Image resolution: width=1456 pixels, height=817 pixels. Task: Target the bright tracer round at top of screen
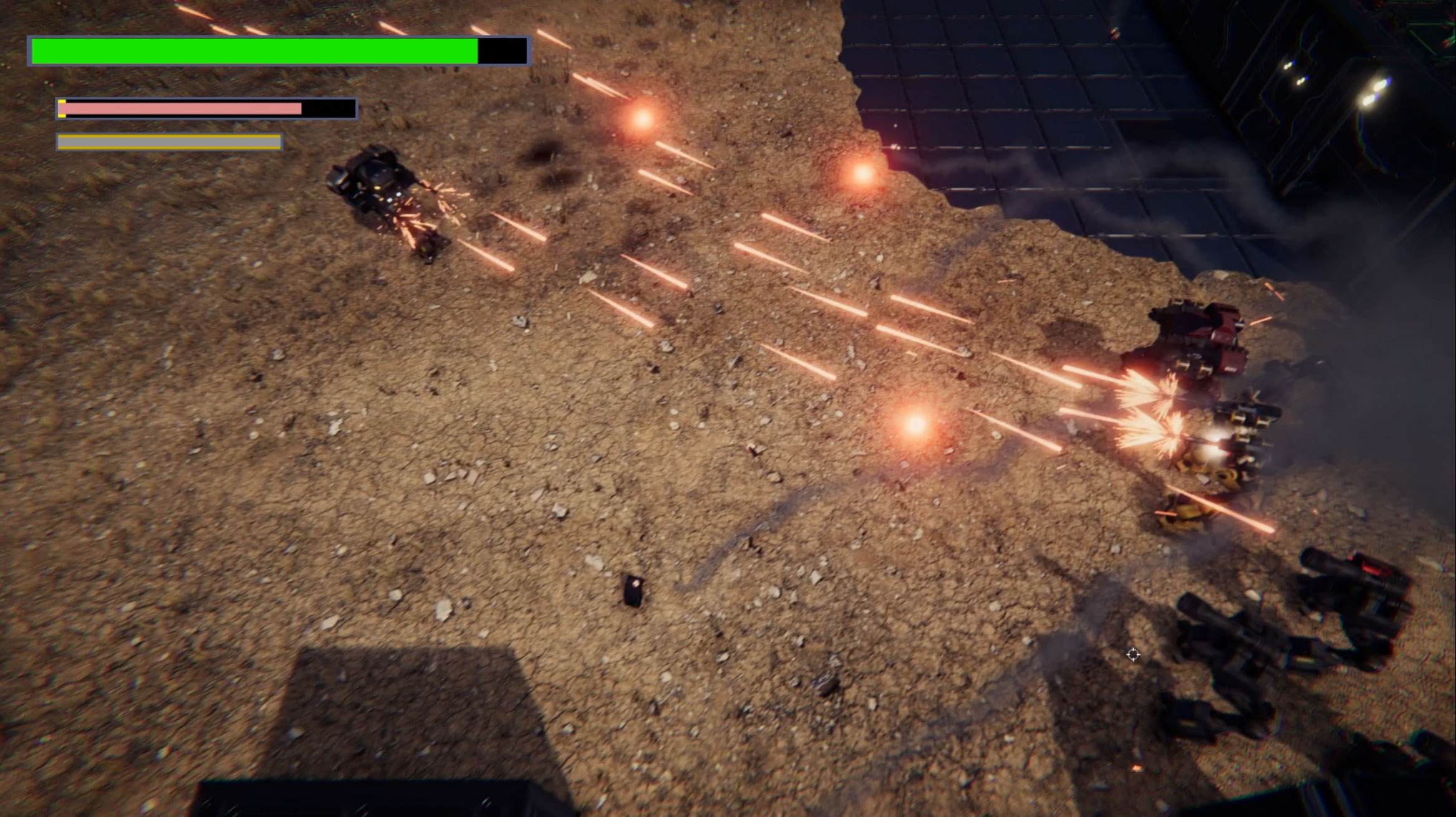[405, 25]
